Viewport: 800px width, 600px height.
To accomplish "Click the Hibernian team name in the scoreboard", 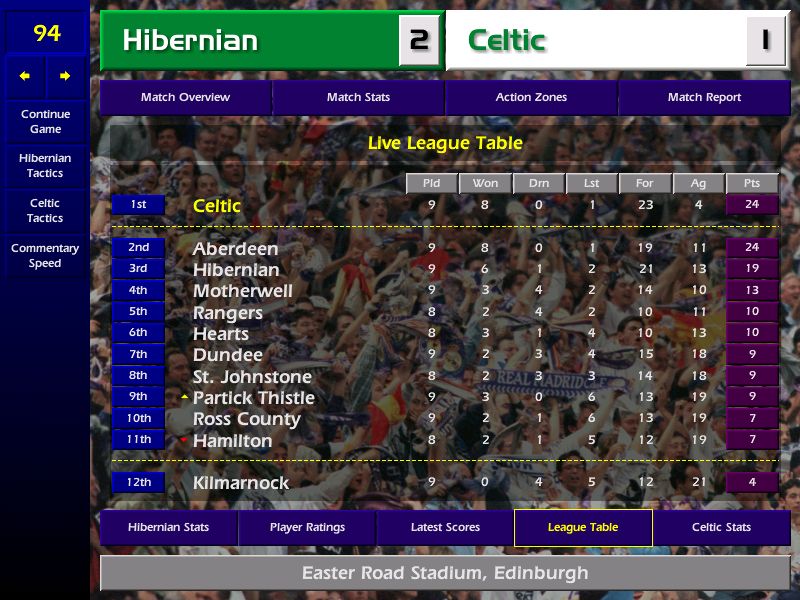I will pos(190,41).
